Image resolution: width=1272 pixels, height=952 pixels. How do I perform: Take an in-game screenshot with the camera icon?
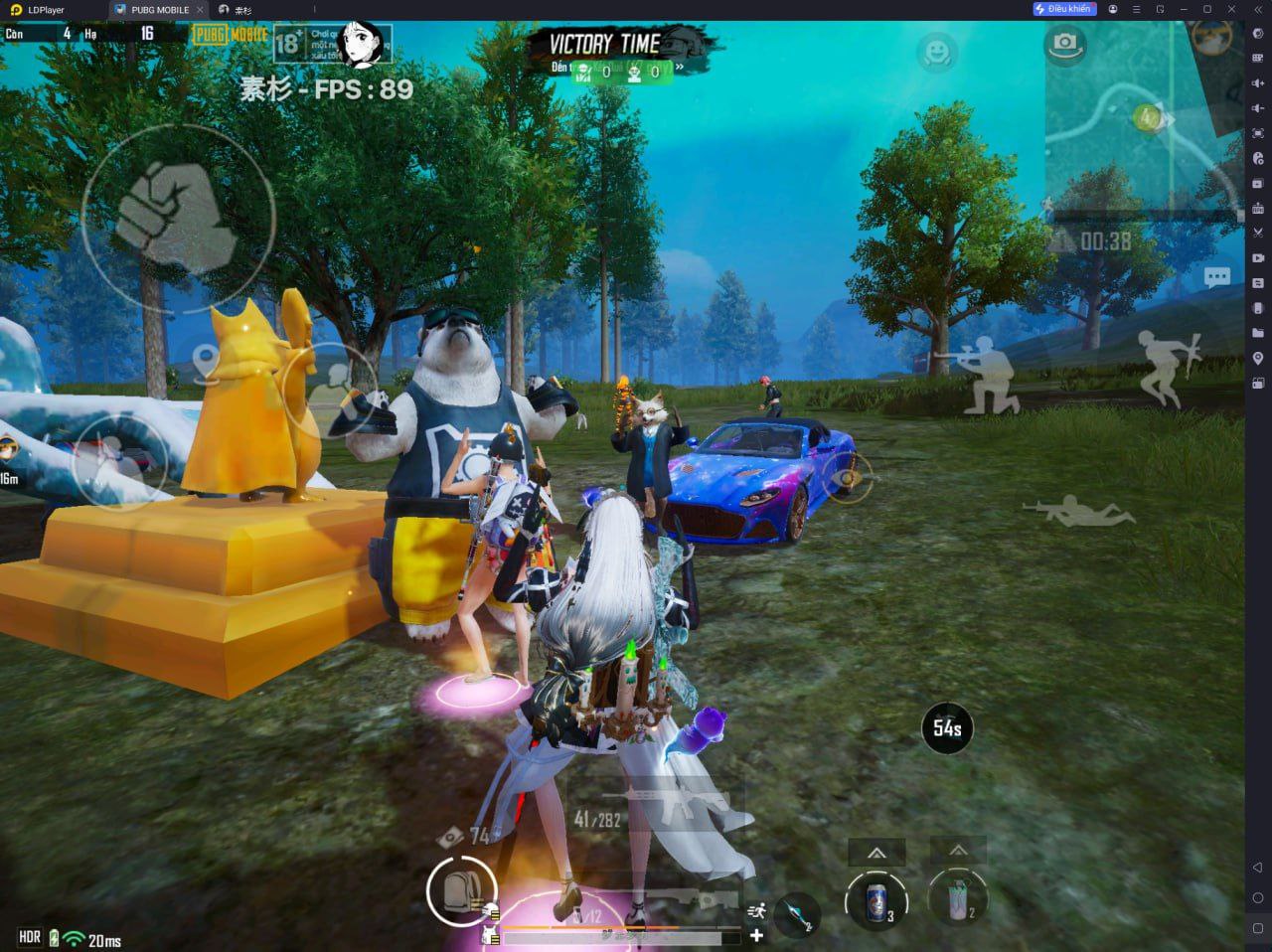[1063, 45]
